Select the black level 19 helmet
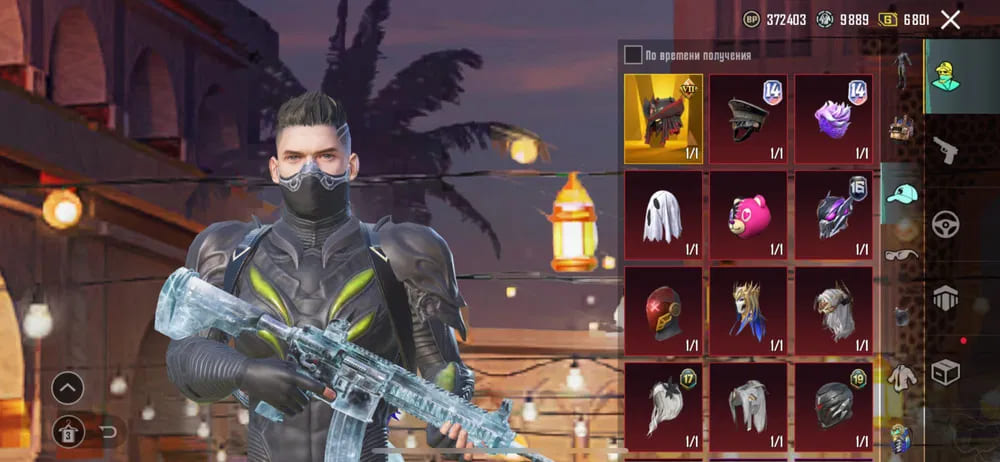This screenshot has width=1000, height=462. 833,405
